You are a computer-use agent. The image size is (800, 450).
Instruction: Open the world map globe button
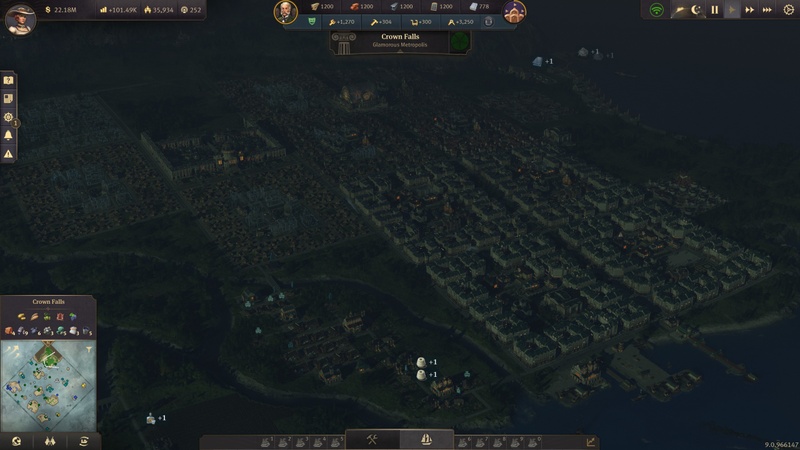point(16,441)
